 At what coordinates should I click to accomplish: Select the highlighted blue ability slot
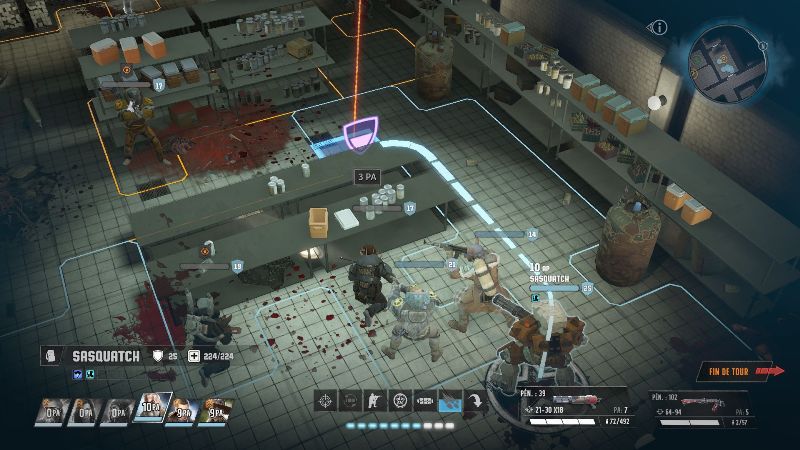450,401
